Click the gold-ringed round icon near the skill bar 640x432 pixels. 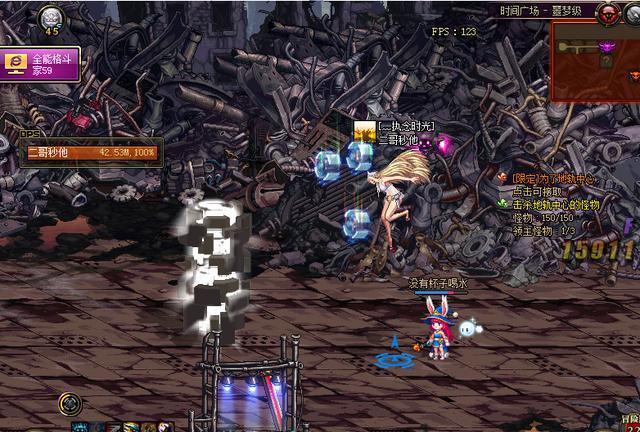70,404
